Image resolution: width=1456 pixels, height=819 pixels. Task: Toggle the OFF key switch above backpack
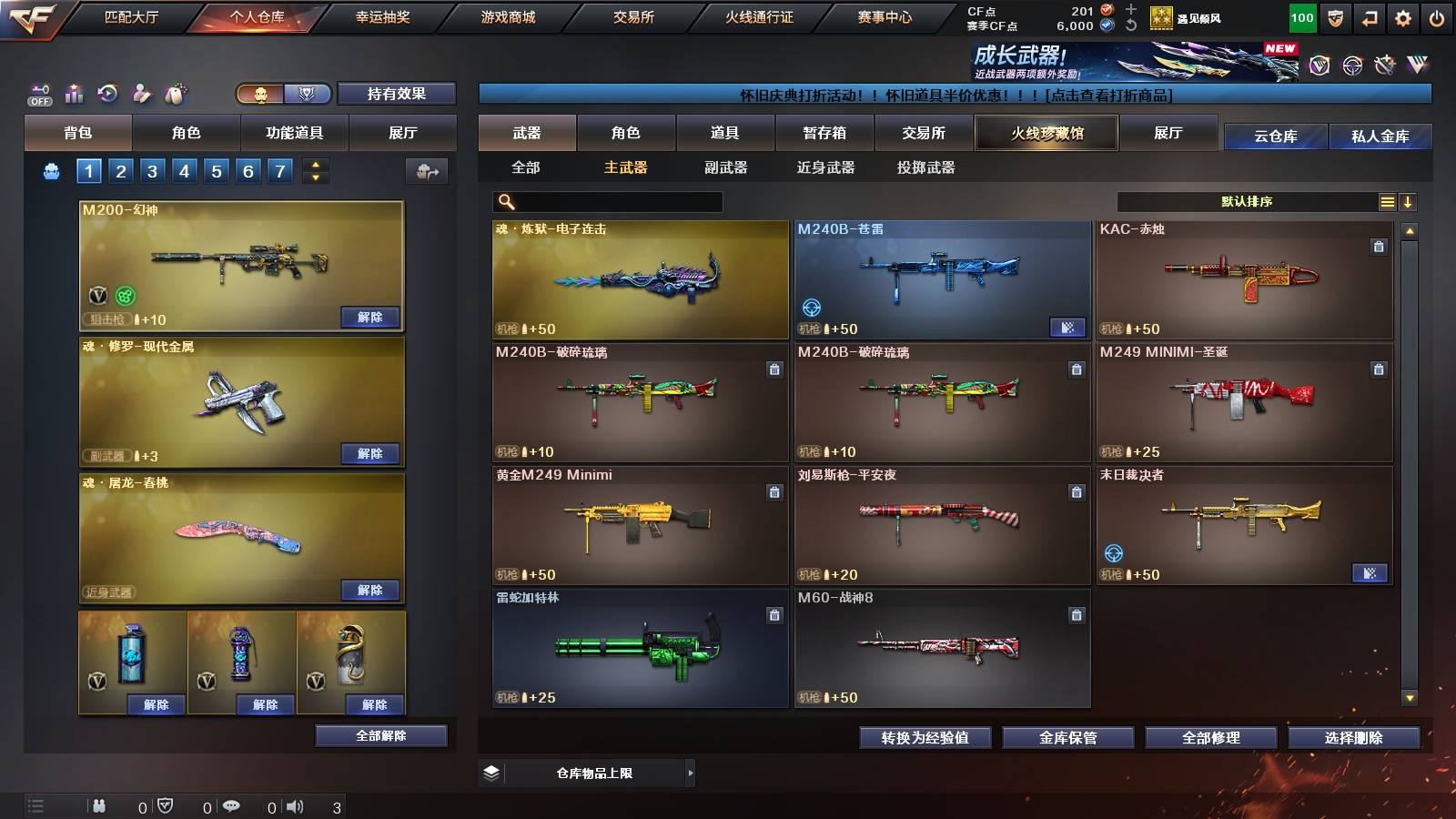38,93
